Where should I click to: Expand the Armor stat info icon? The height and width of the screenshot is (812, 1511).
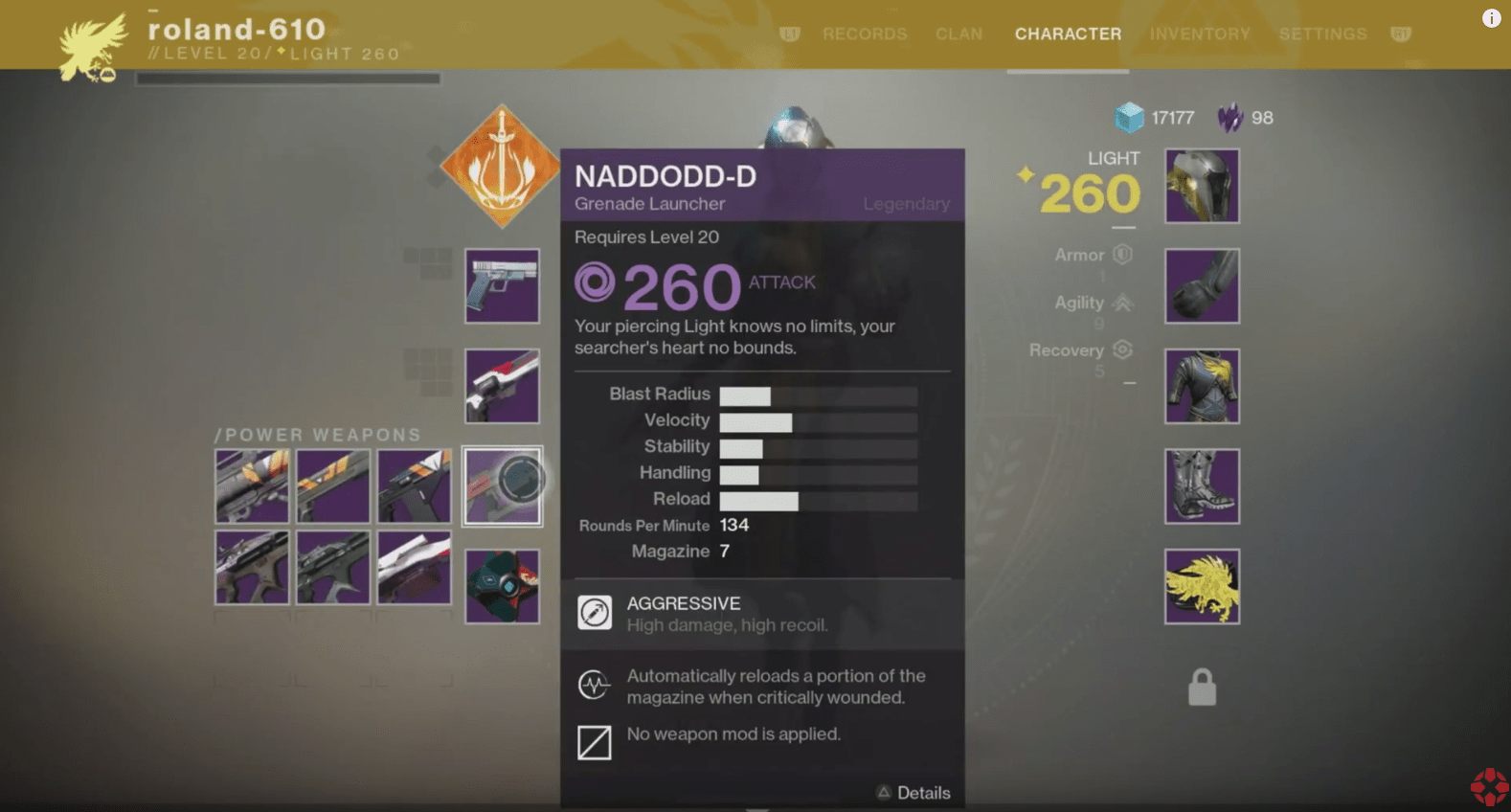tap(1120, 255)
